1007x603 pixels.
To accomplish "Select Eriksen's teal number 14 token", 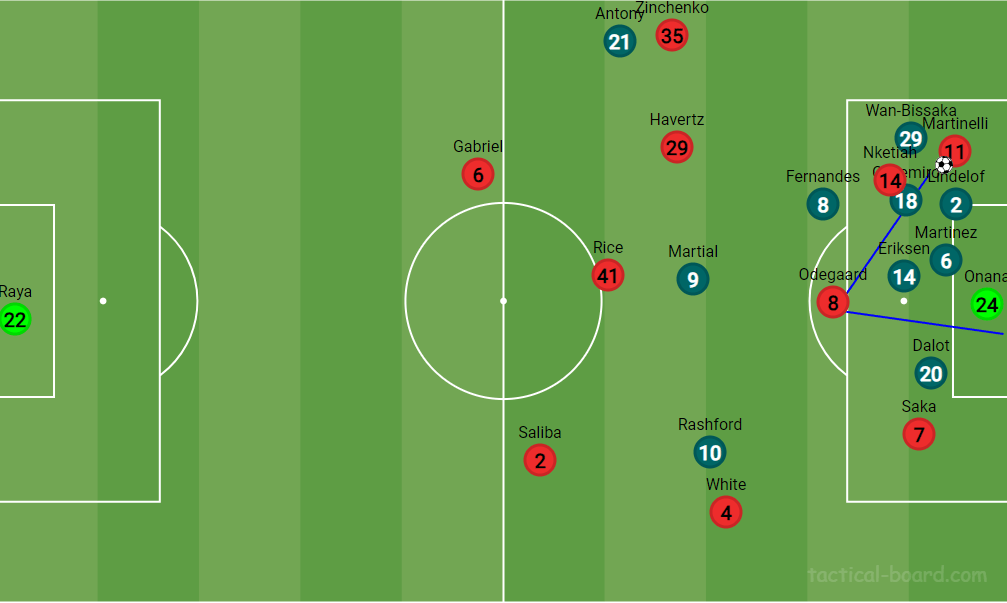I will [904, 277].
